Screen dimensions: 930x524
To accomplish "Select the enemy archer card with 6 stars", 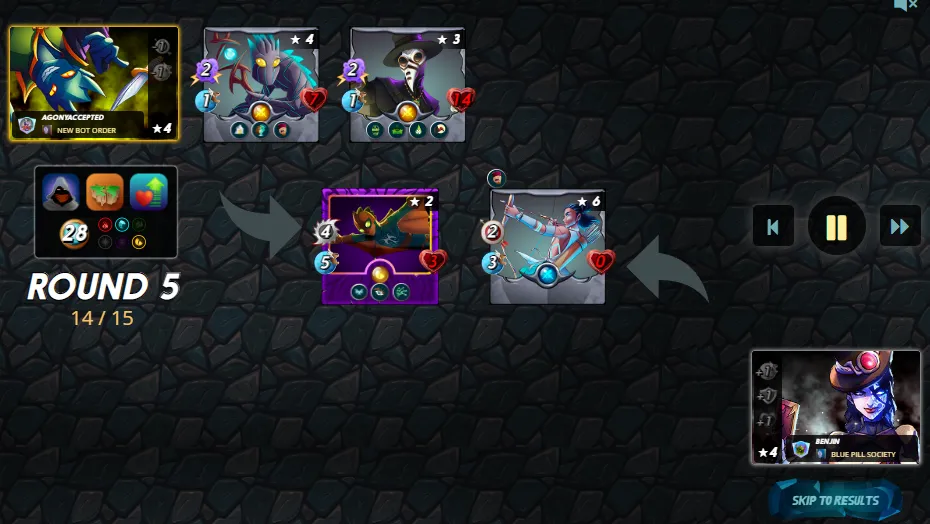I will [548, 246].
